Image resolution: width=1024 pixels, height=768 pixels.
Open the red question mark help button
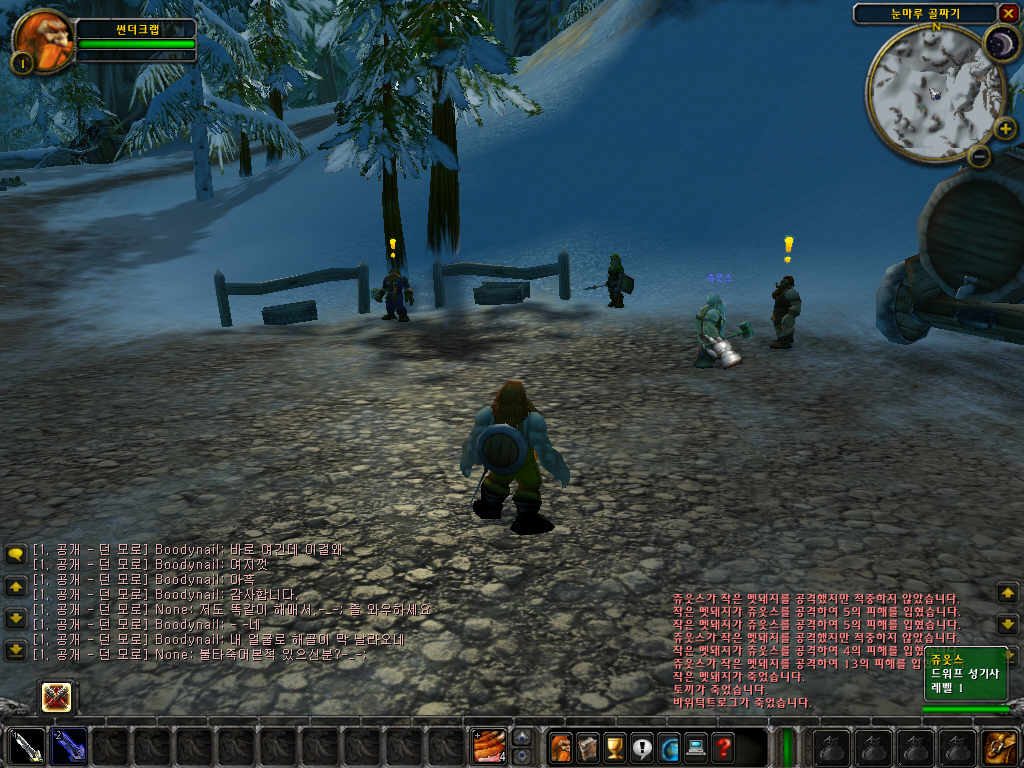pos(722,747)
